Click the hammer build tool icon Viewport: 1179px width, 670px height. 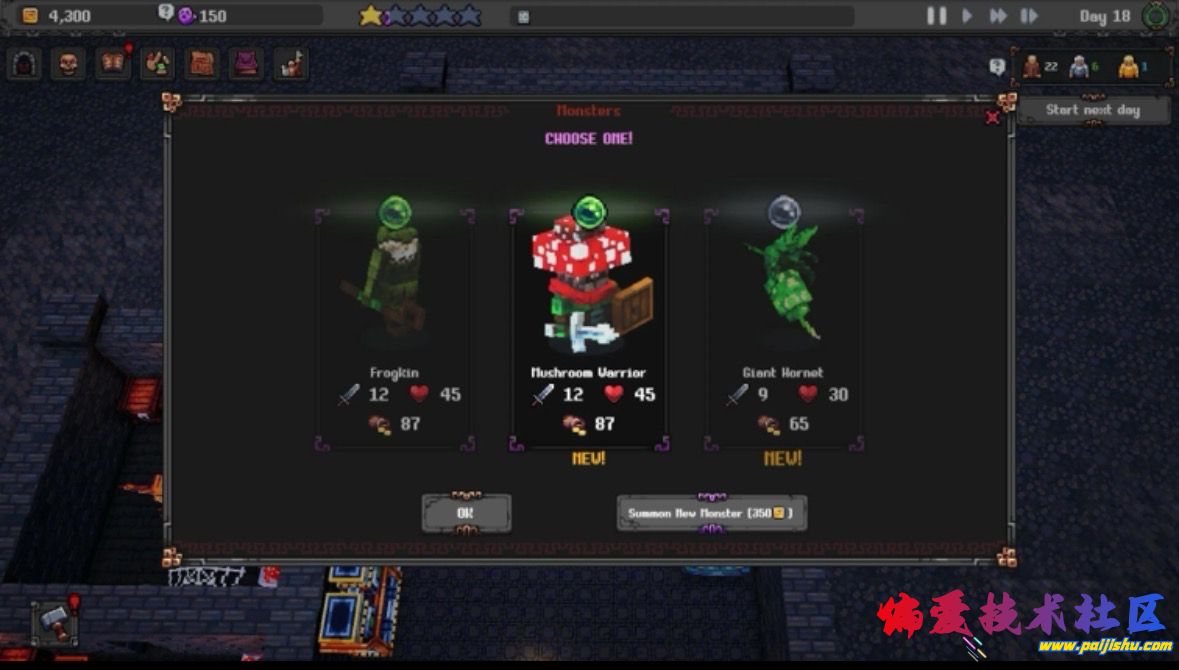[x=53, y=623]
